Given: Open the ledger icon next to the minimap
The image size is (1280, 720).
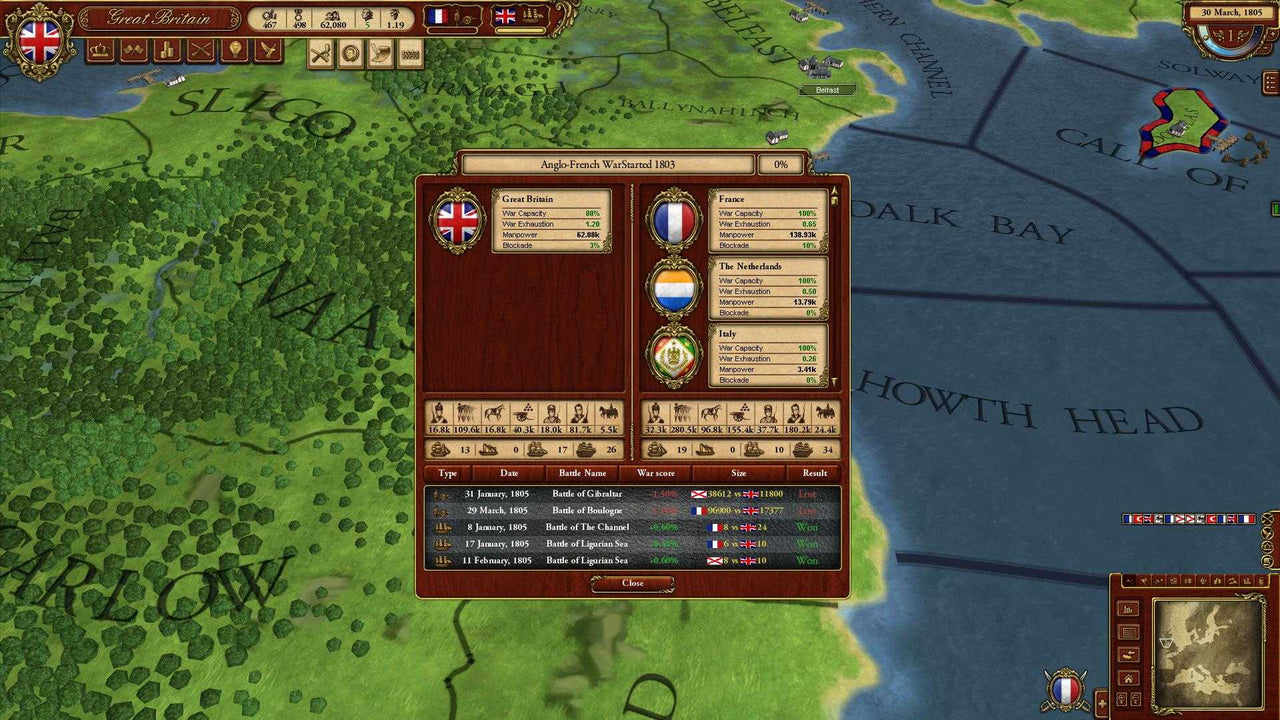Looking at the screenshot, I should [x=1128, y=631].
